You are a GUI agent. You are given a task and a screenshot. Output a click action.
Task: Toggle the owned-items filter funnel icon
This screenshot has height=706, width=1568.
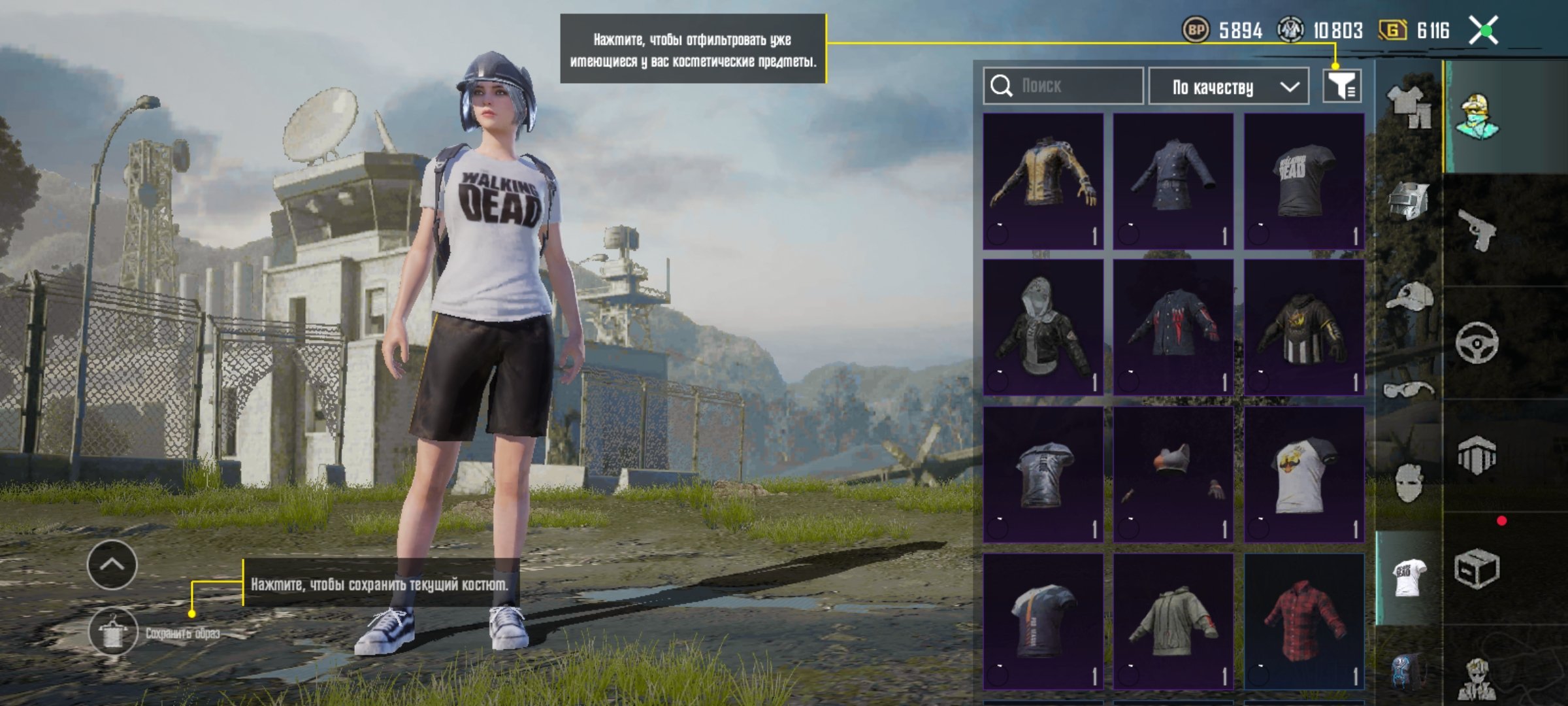pyautogui.click(x=1342, y=86)
